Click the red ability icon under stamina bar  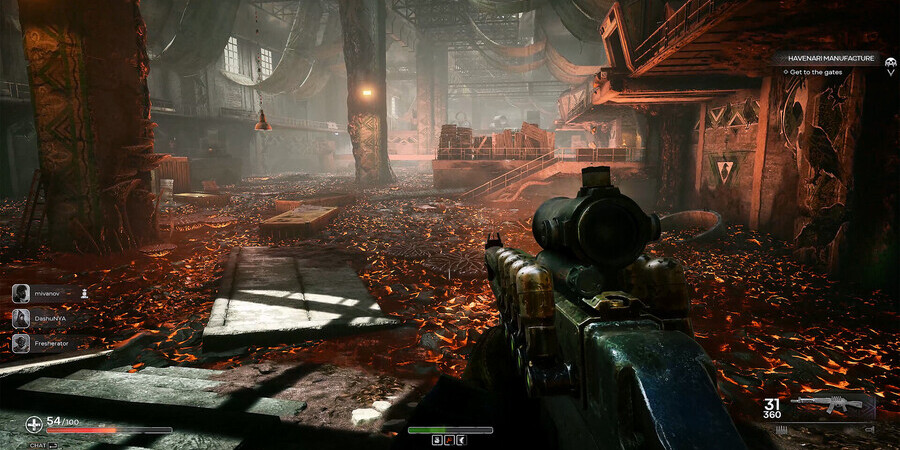[450, 439]
